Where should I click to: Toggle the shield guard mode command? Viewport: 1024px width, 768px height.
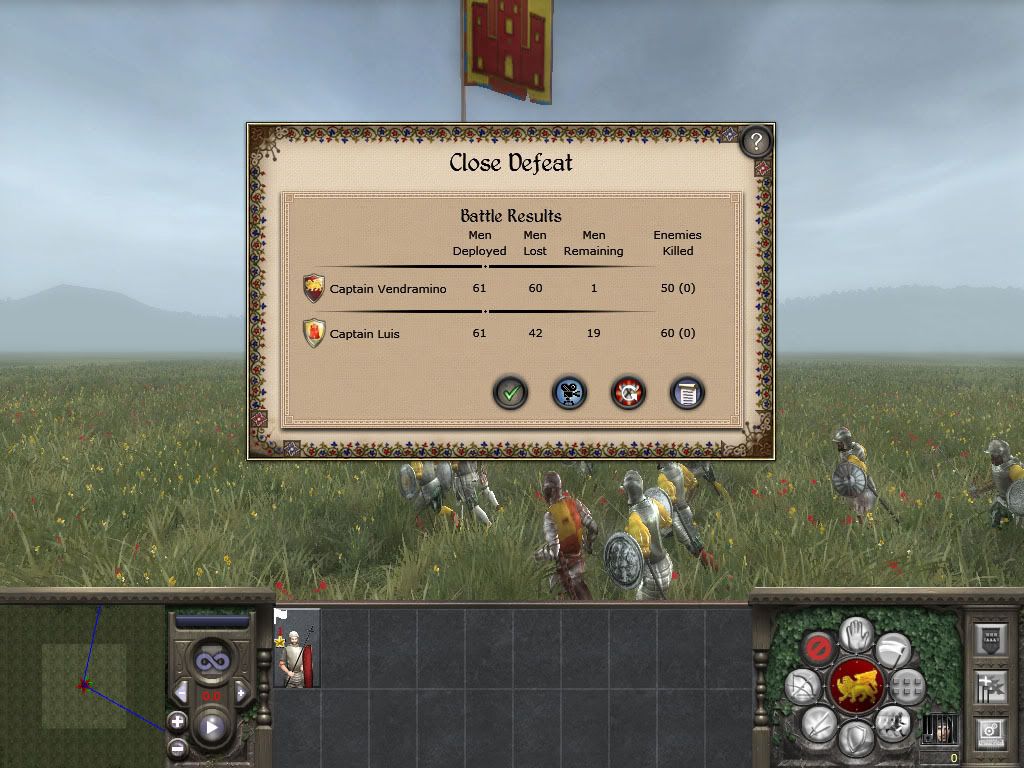click(856, 740)
